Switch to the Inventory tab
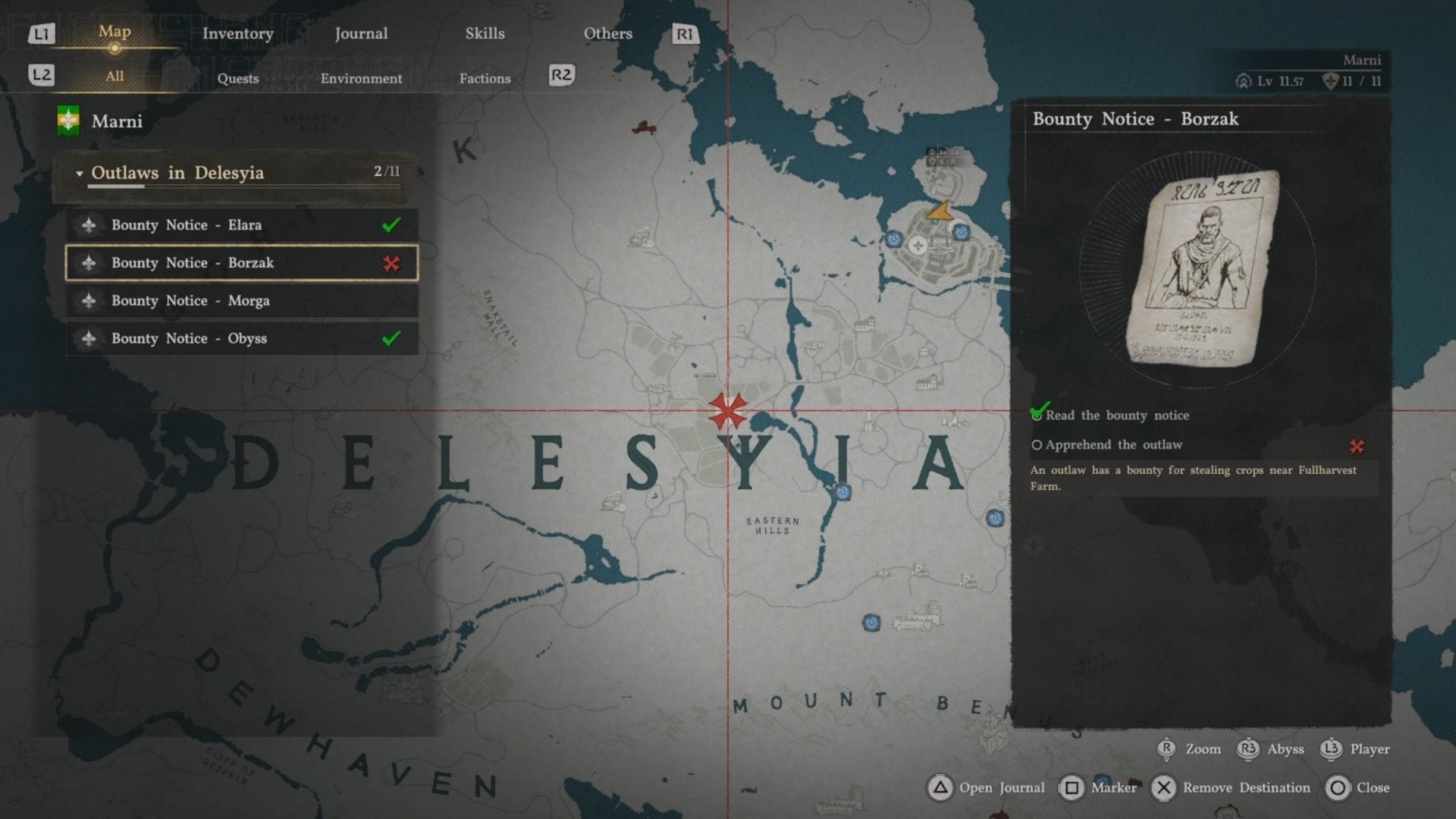The width and height of the screenshot is (1456, 819). [x=237, y=33]
